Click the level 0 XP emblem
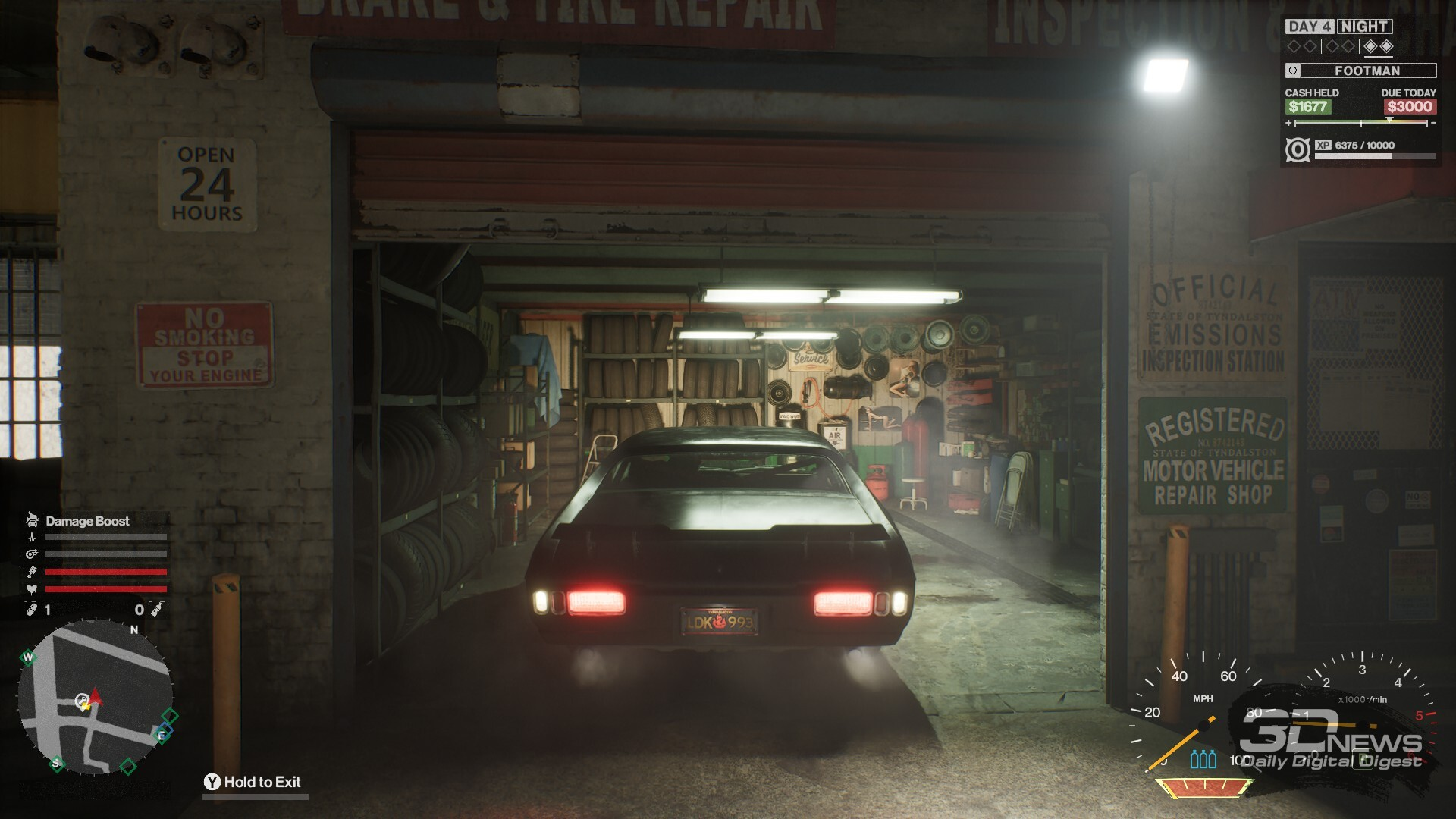 pos(1298,149)
